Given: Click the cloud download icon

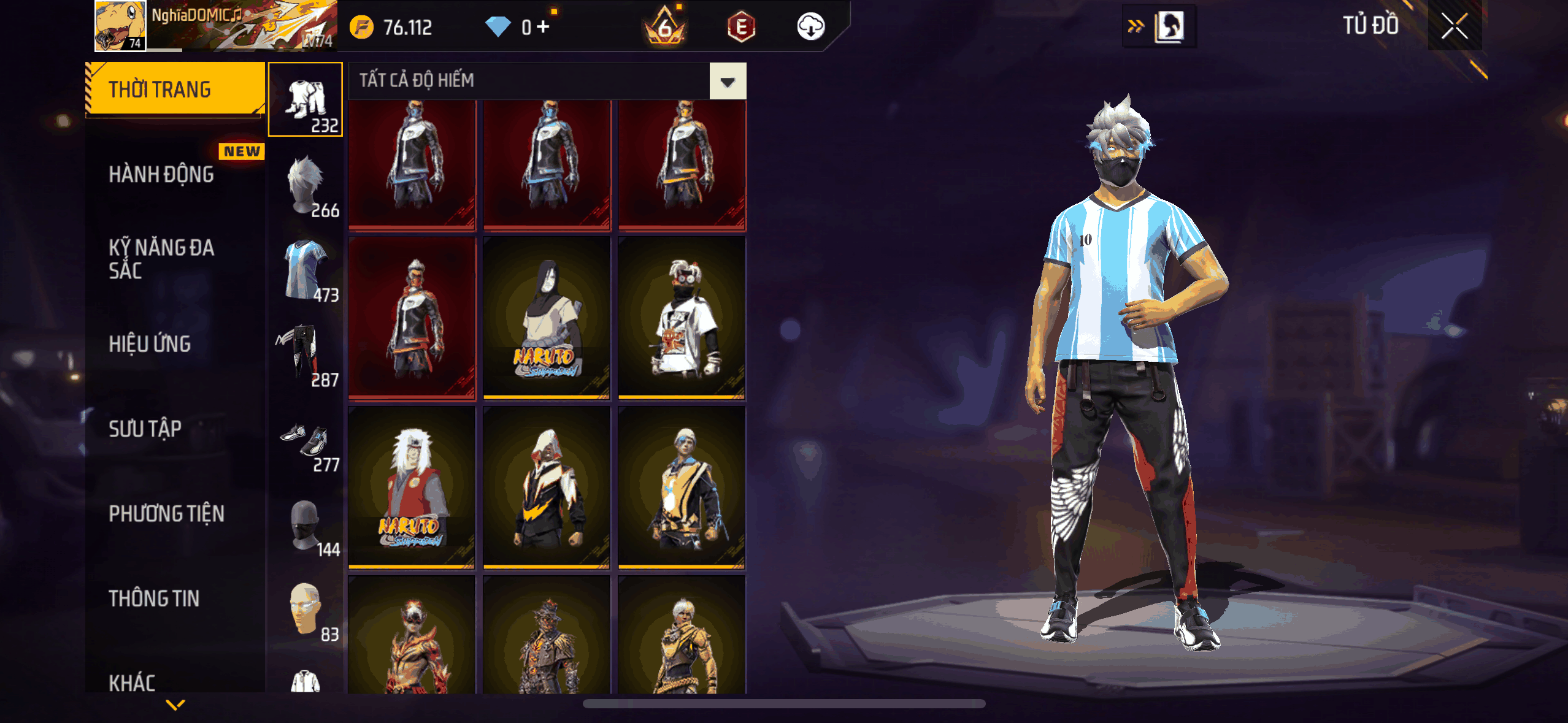Looking at the screenshot, I should coord(810,26).
